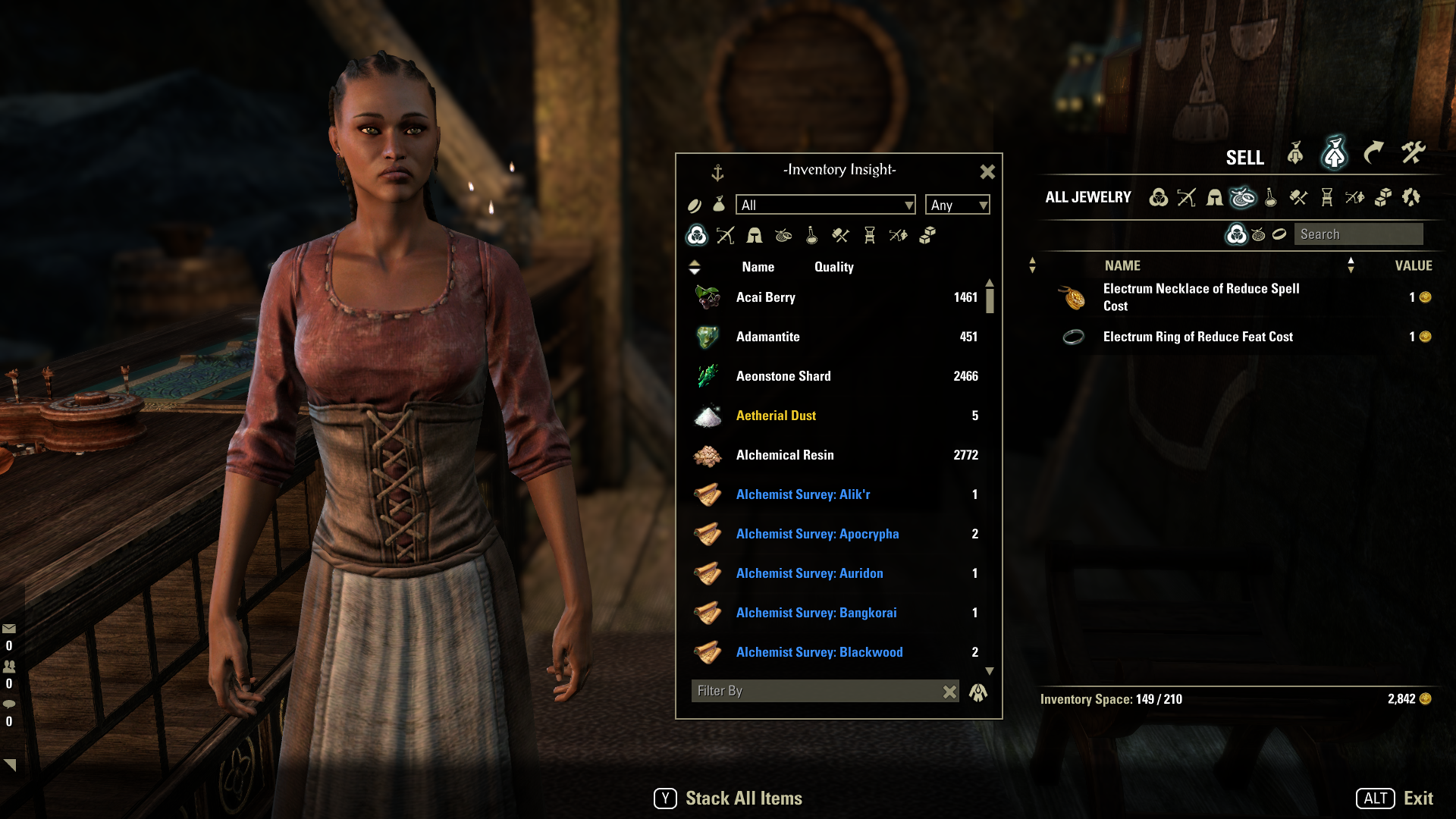
Task: Close the Inventory Insight window
Action: pos(987,172)
